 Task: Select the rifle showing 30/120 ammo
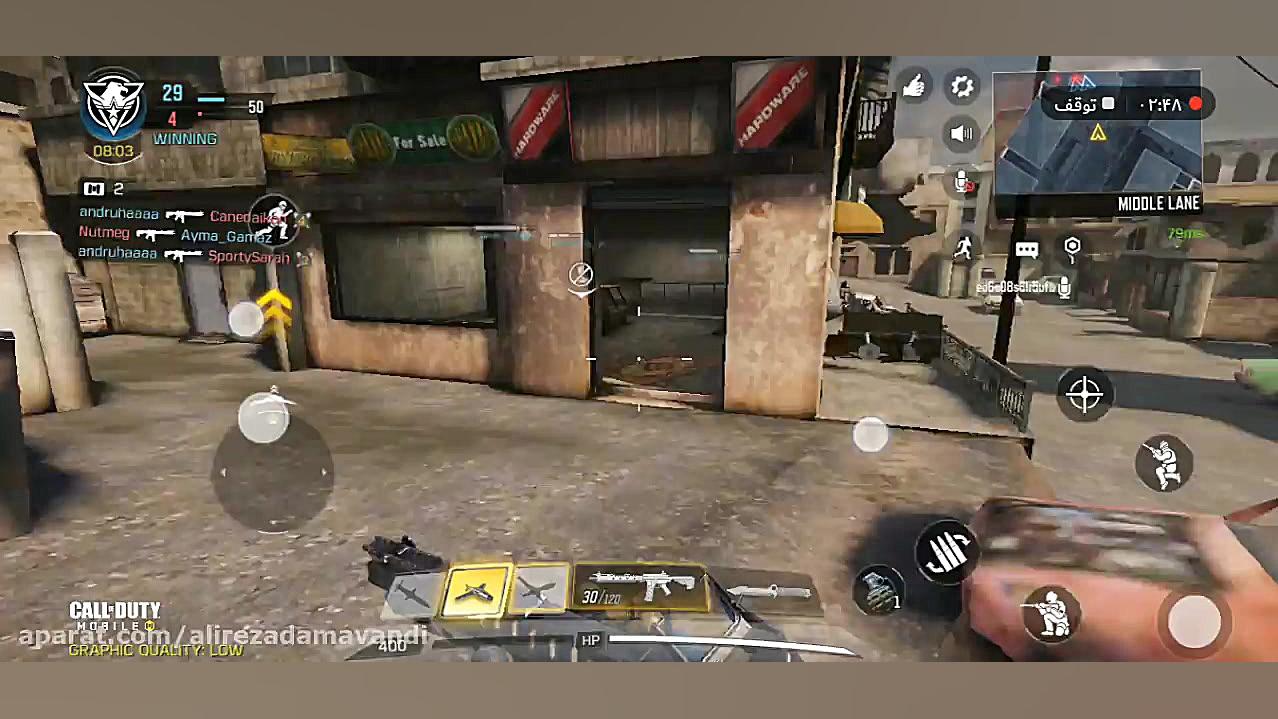click(x=638, y=587)
